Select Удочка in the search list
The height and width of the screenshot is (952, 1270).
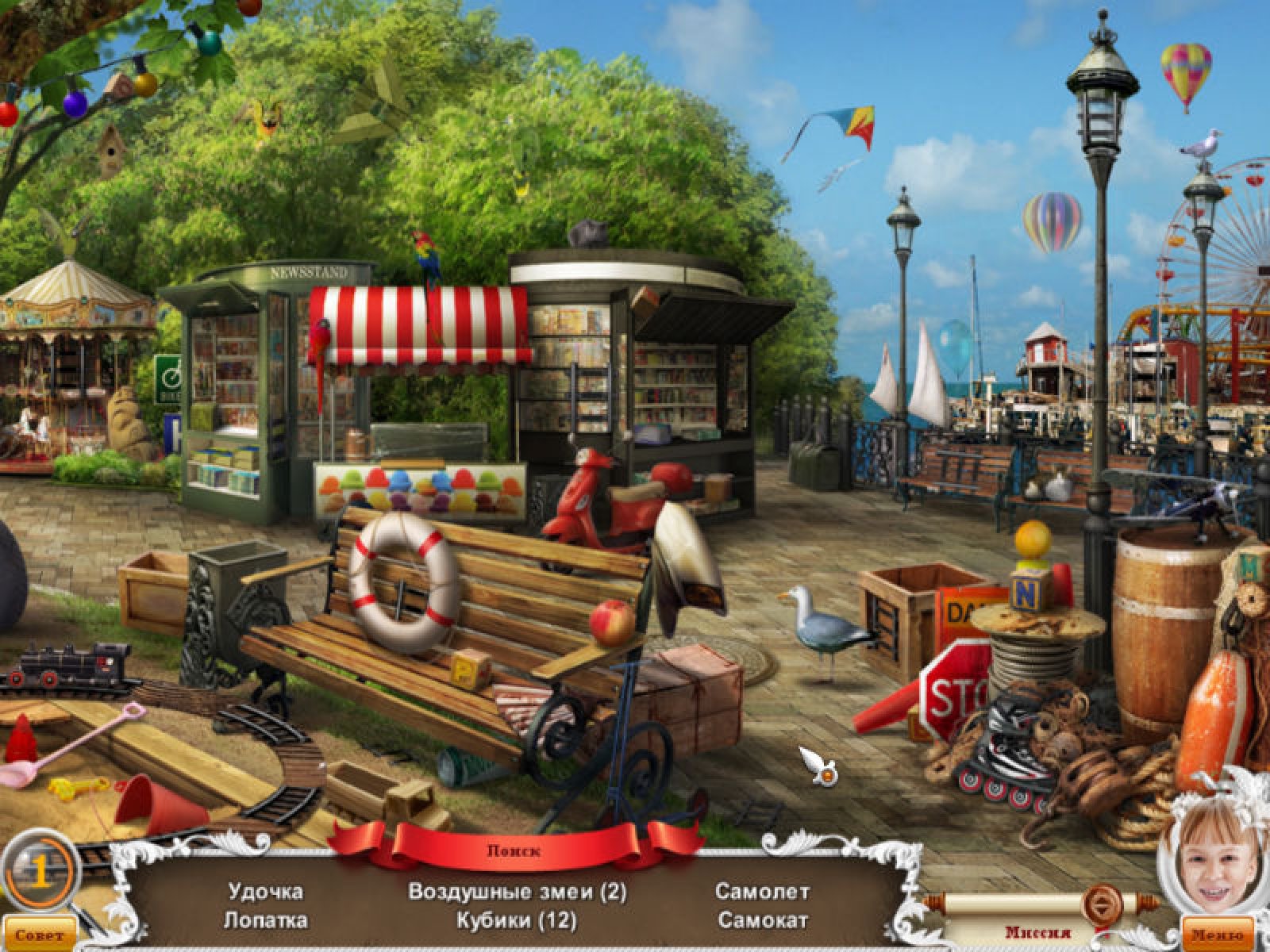pos(265,891)
